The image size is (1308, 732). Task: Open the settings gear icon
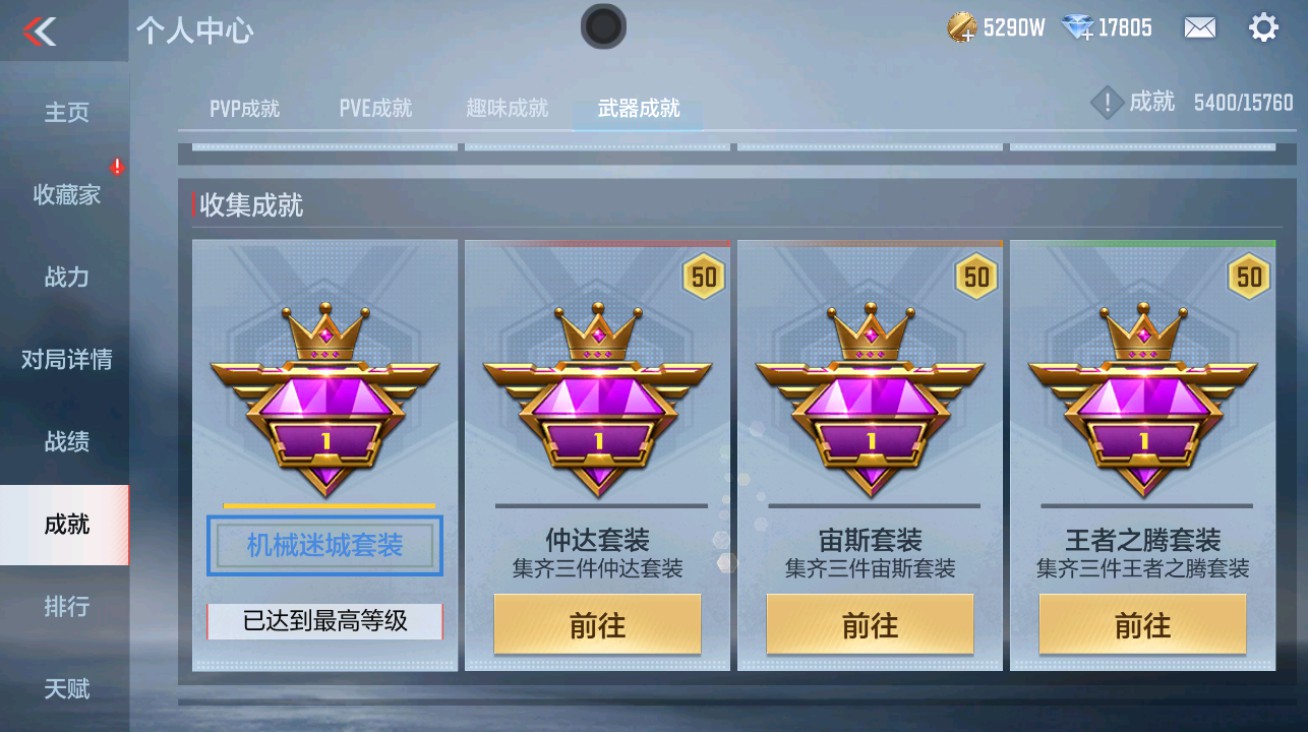(1265, 27)
